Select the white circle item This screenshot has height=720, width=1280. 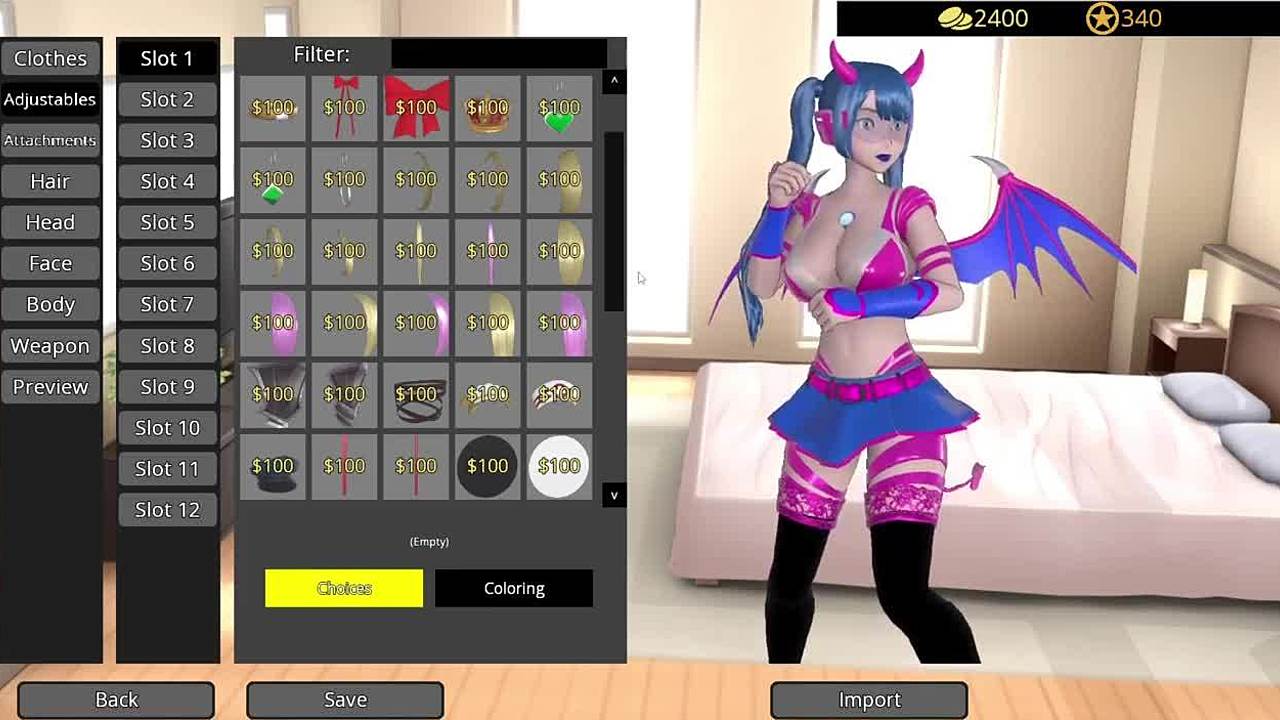pyautogui.click(x=559, y=466)
